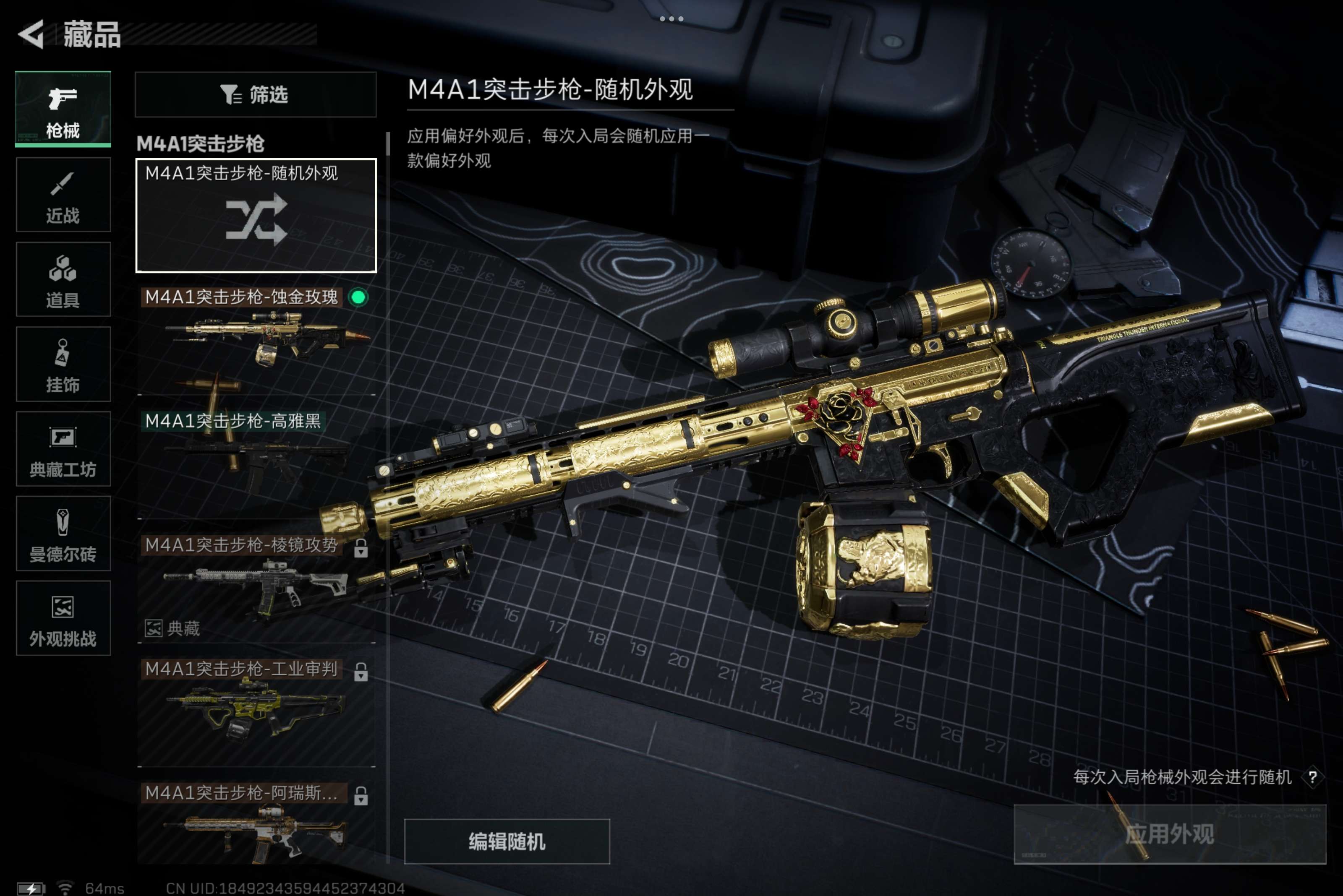Apply the skin with 应用外观
This screenshot has width=1343, height=896.
tap(1169, 834)
